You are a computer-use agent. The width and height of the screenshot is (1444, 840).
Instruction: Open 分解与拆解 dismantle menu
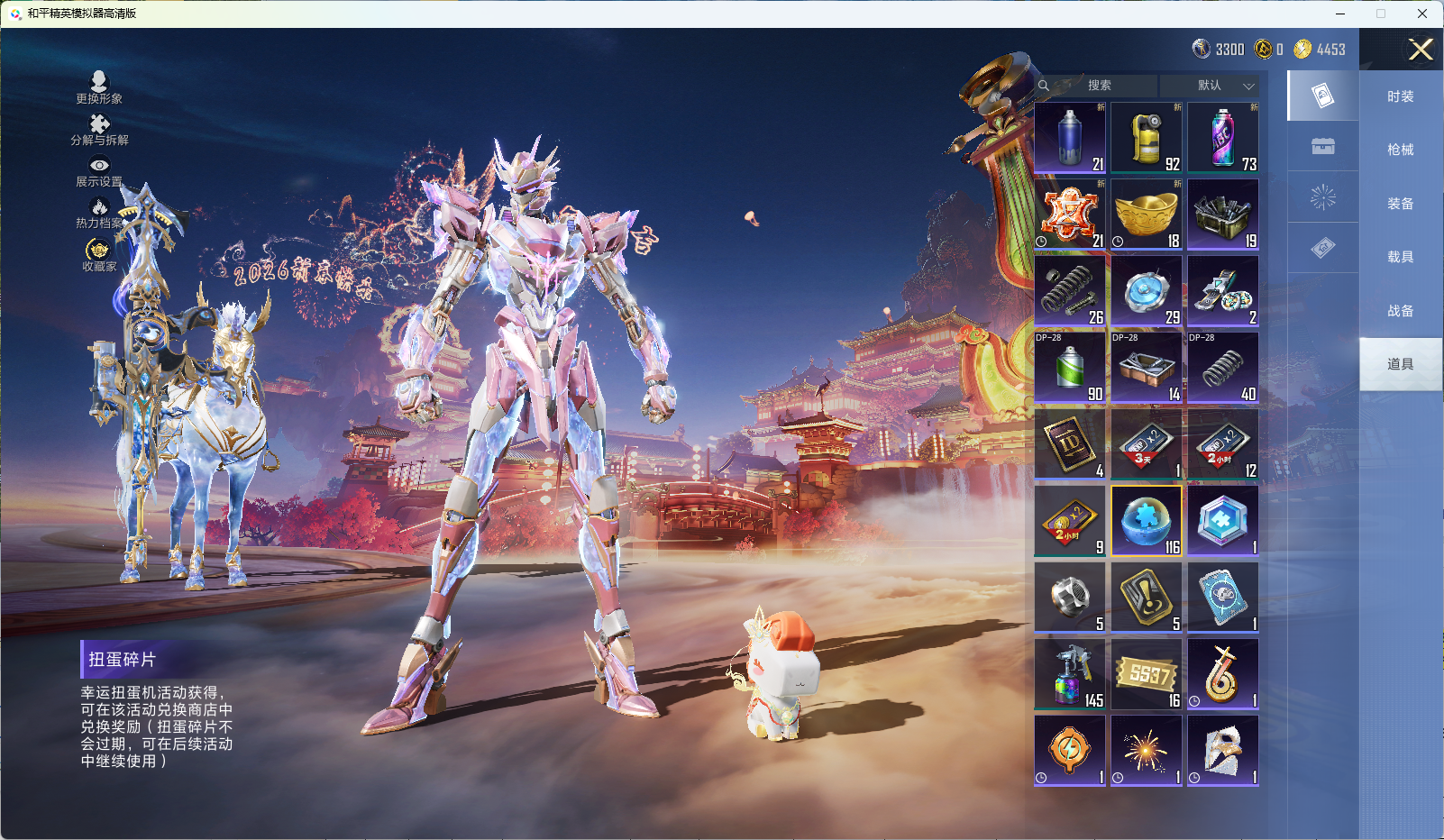[99, 130]
